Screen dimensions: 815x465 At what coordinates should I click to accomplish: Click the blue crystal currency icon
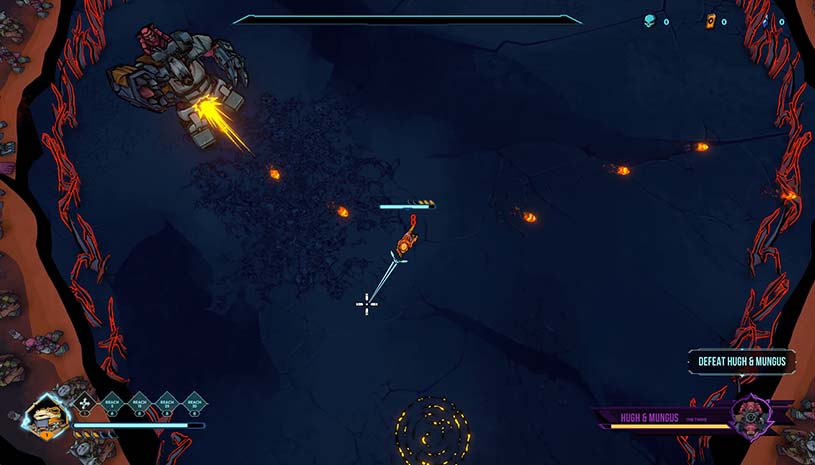(x=767, y=20)
